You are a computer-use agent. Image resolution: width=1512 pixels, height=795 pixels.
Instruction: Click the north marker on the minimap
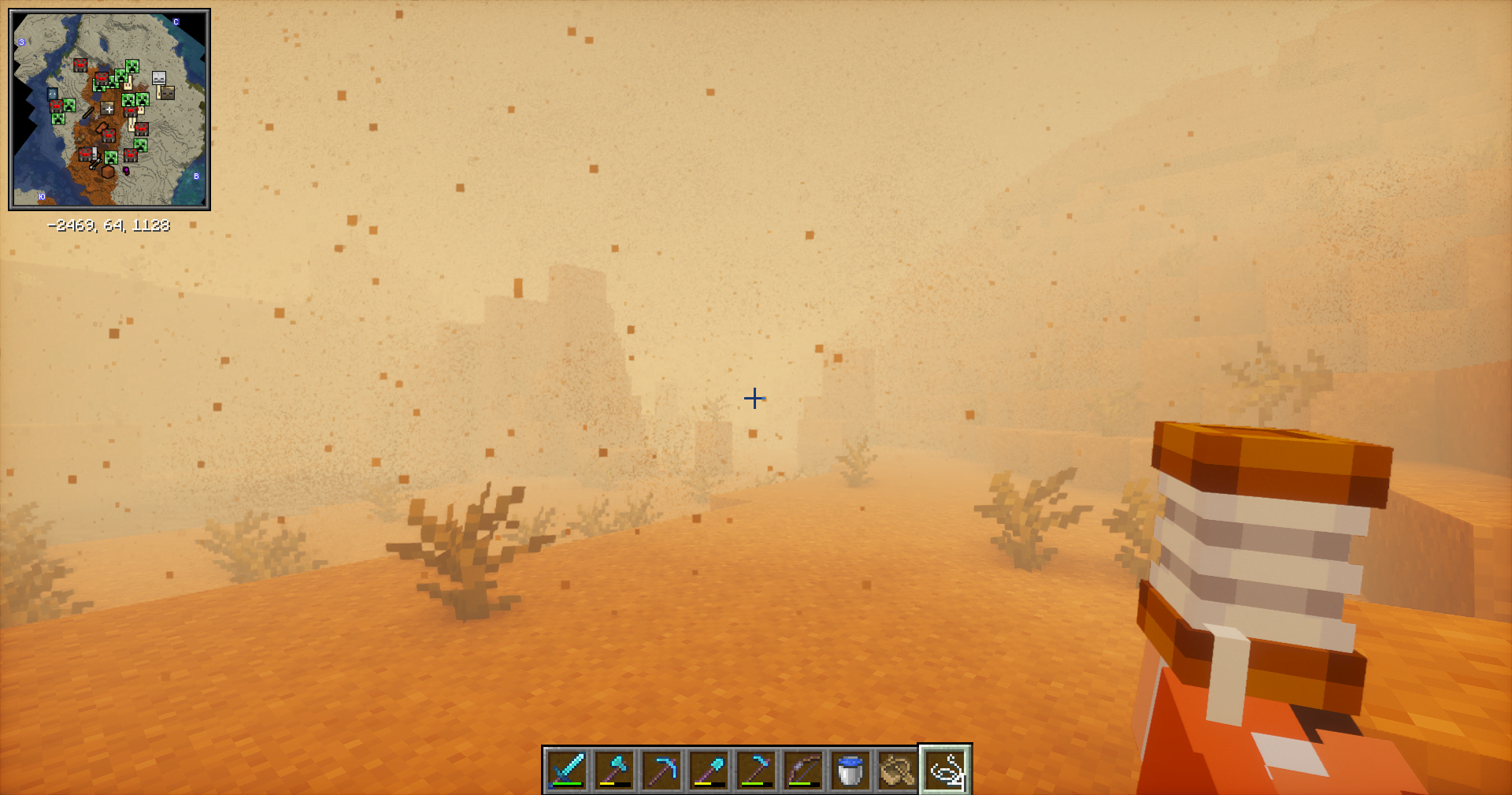pos(176,22)
